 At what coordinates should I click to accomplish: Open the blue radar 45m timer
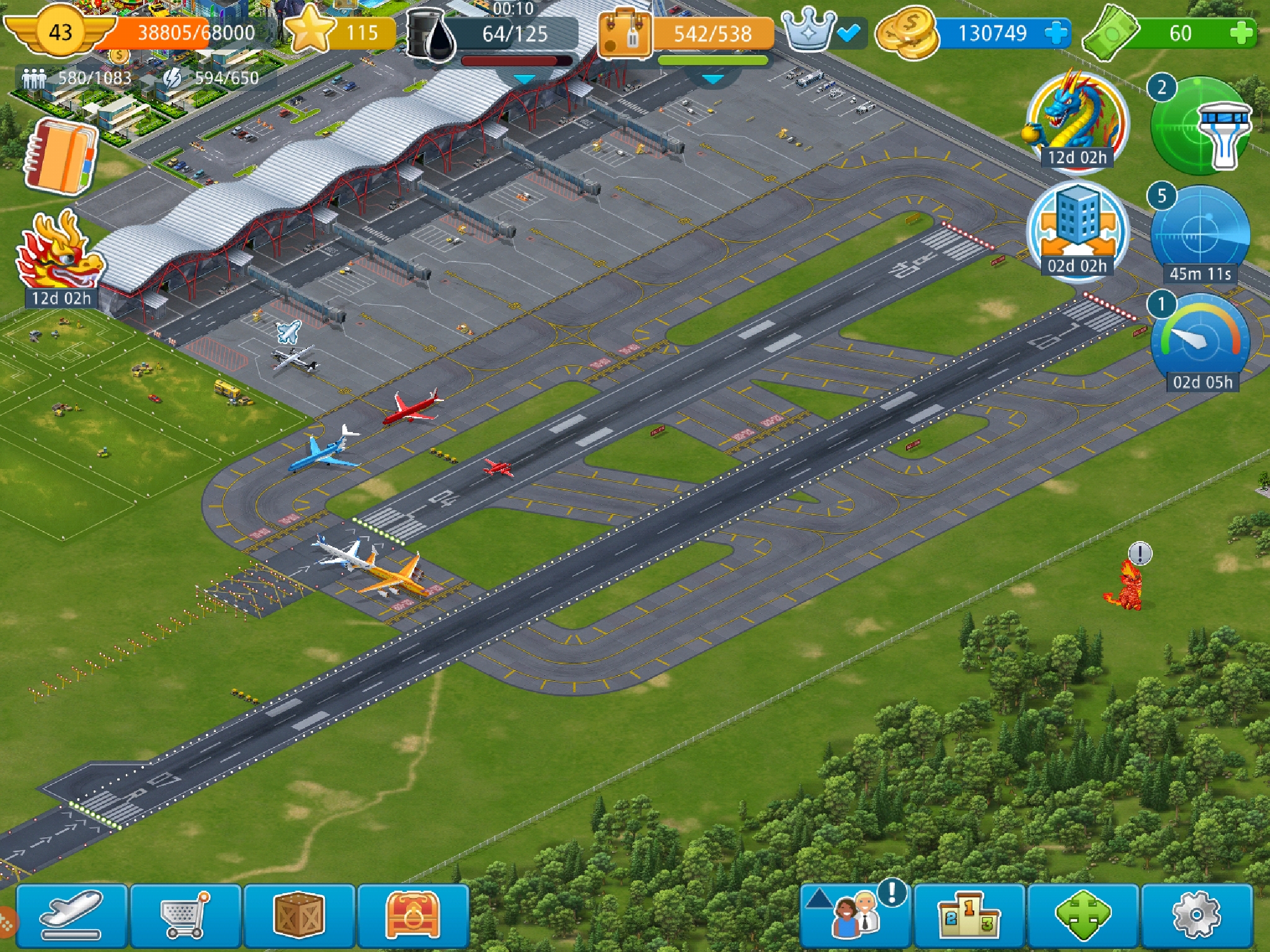pos(1200,236)
